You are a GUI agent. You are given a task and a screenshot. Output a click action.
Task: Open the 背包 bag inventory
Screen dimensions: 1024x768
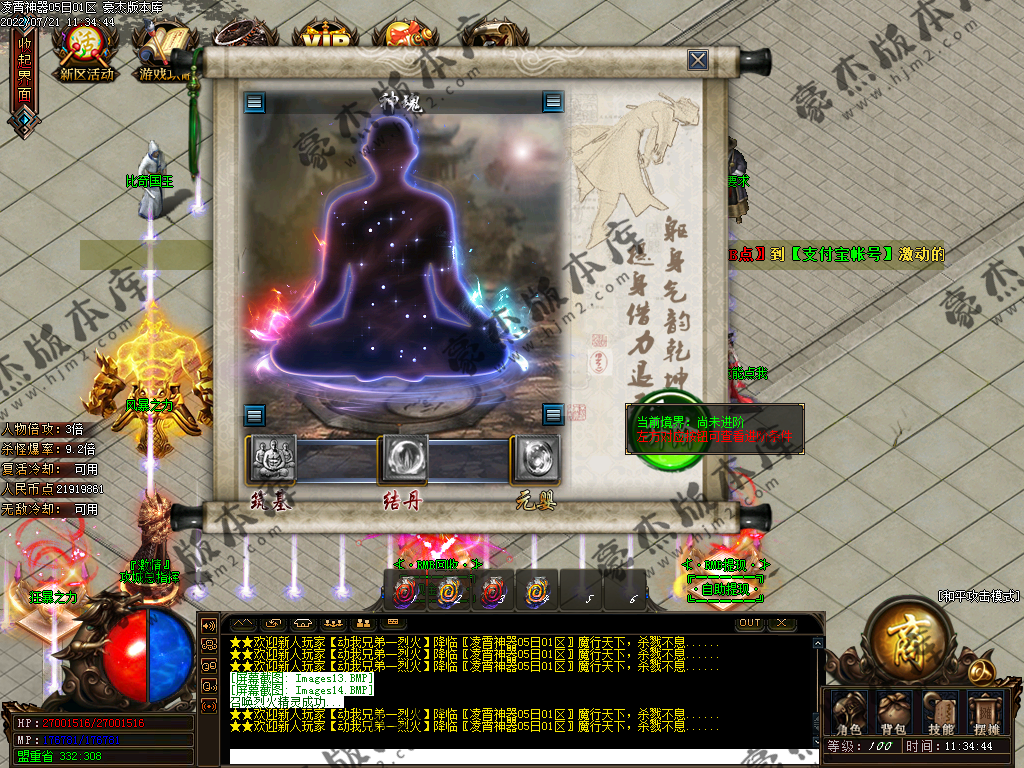(x=893, y=712)
